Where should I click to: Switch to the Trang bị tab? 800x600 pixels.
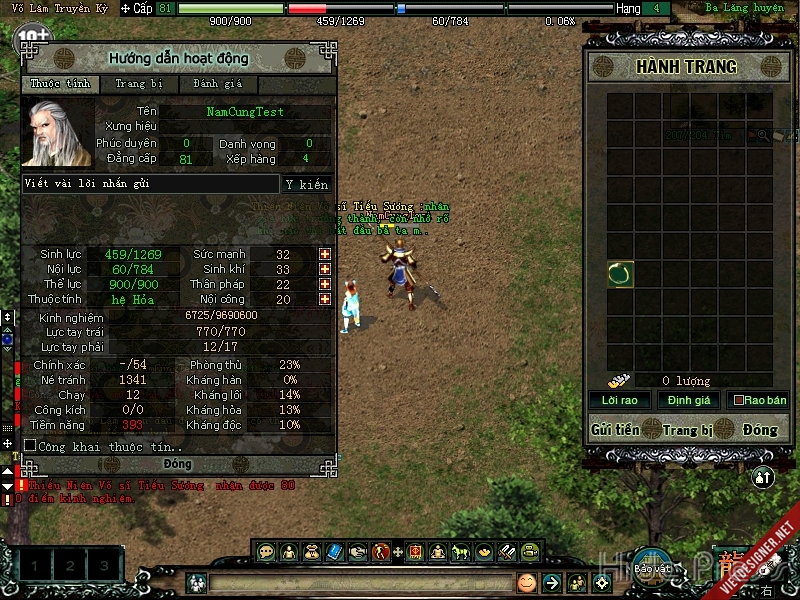click(x=138, y=85)
